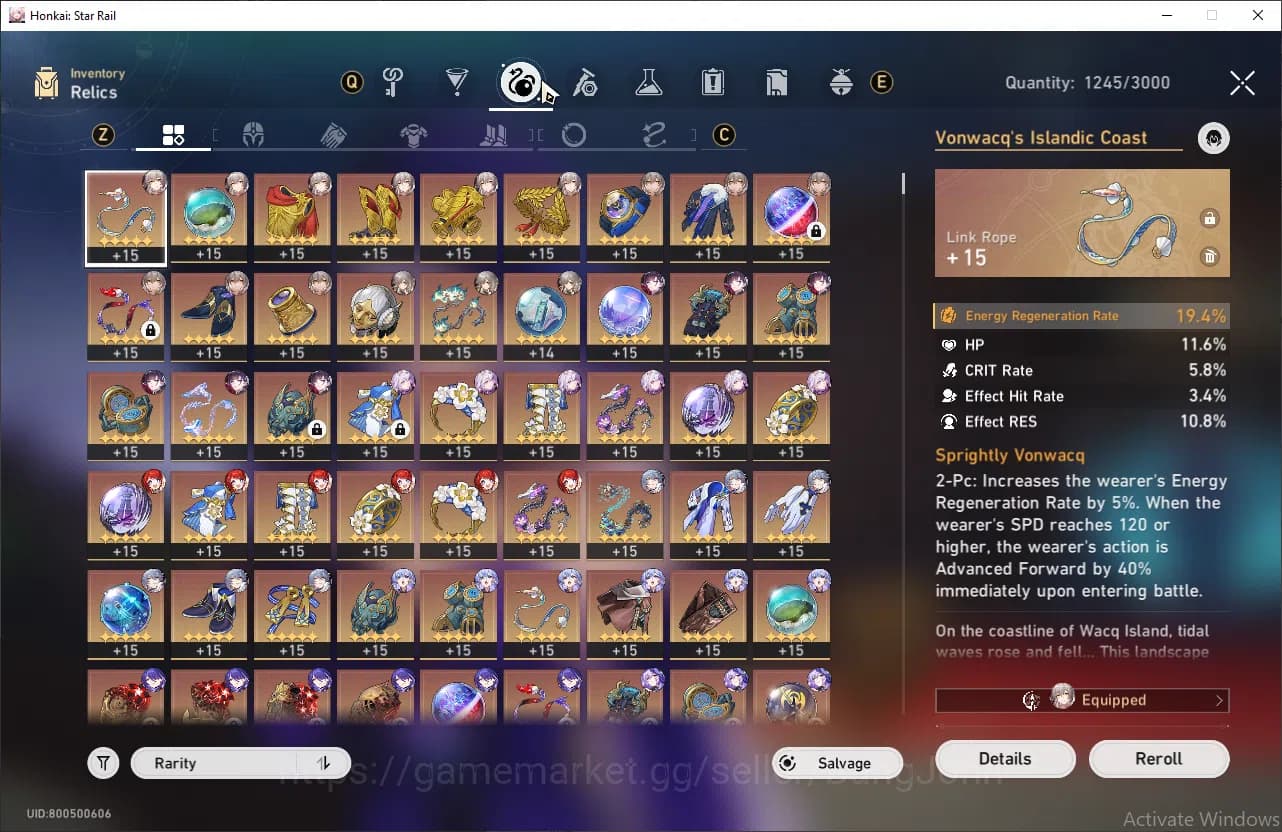This screenshot has width=1282, height=832.
Task: Open the Missions document category icon
Action: pyautogui.click(x=777, y=83)
